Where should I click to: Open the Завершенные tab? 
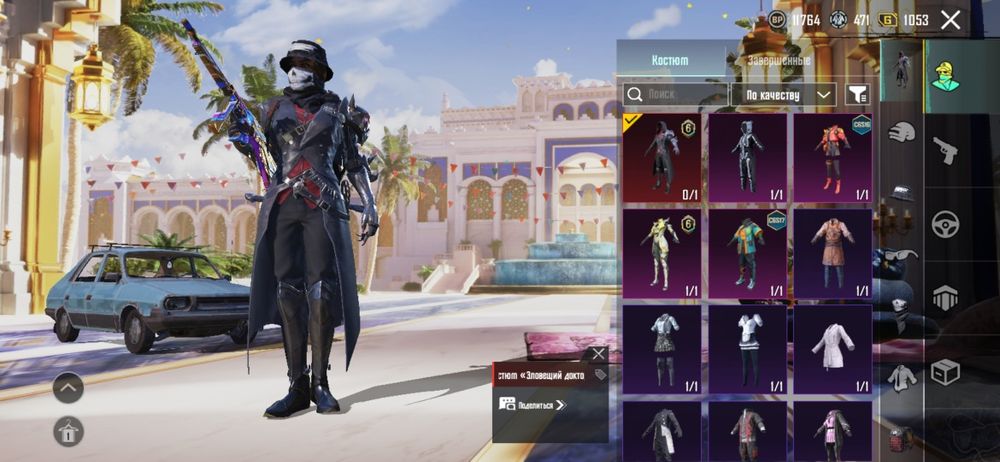pyautogui.click(x=778, y=61)
